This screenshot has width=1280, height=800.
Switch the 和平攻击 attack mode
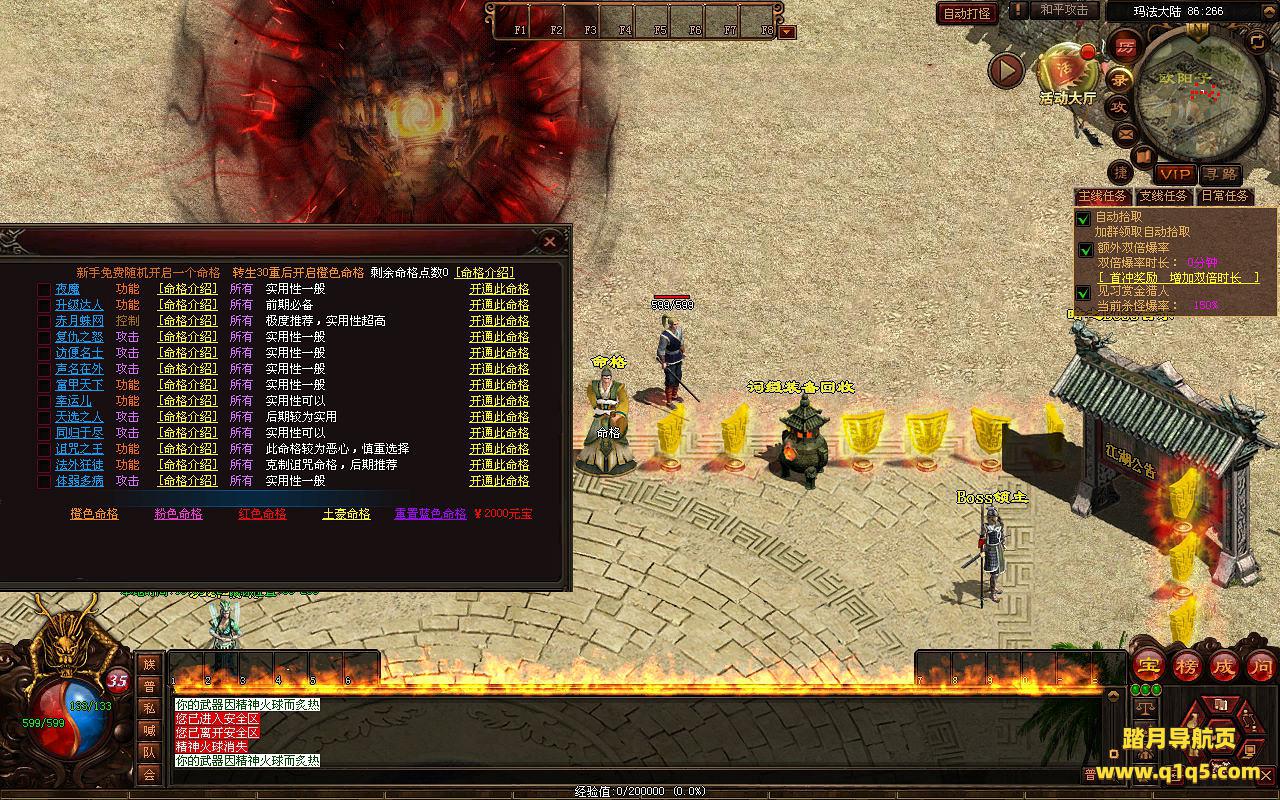tap(1063, 10)
